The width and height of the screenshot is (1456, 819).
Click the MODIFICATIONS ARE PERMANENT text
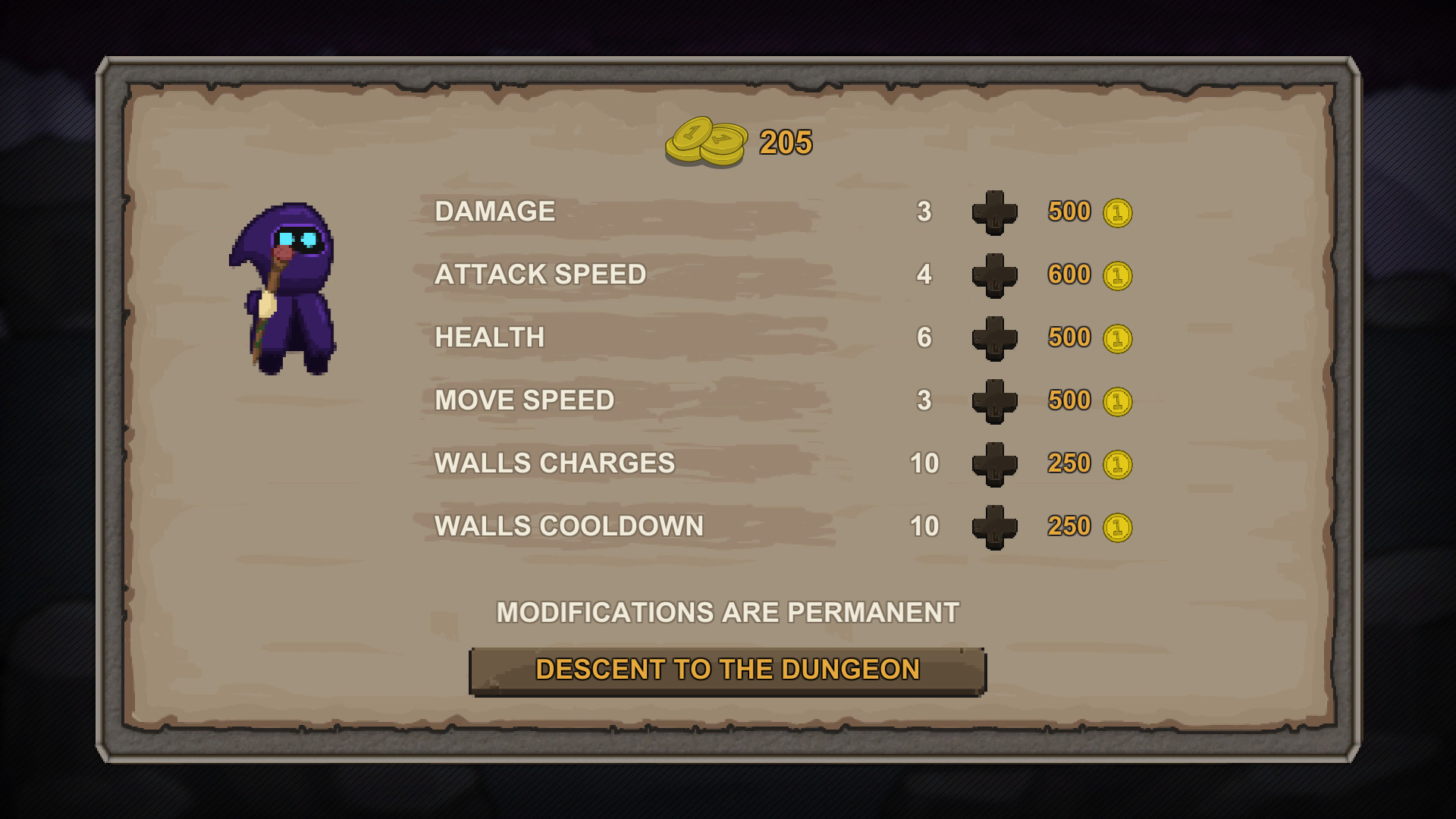point(727,609)
